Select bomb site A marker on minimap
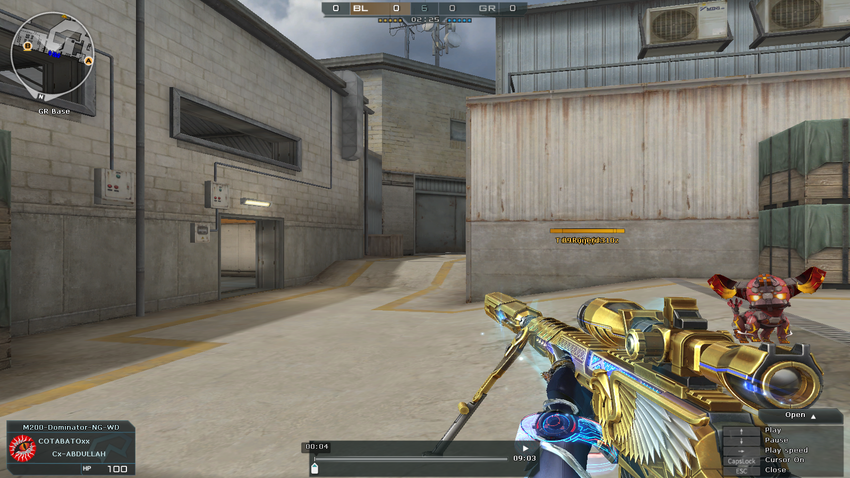Image resolution: width=850 pixels, height=478 pixels. (x=88, y=61)
